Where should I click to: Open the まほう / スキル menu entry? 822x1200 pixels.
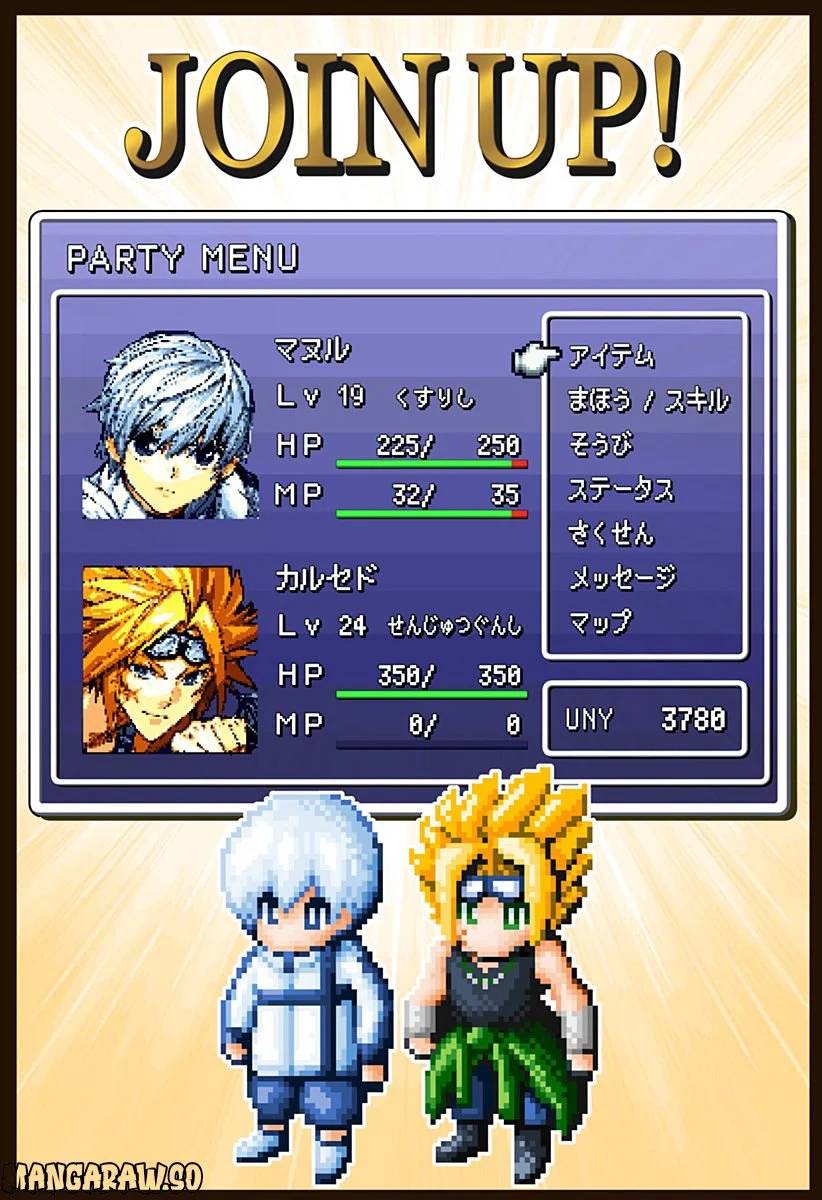pyautogui.click(x=648, y=401)
